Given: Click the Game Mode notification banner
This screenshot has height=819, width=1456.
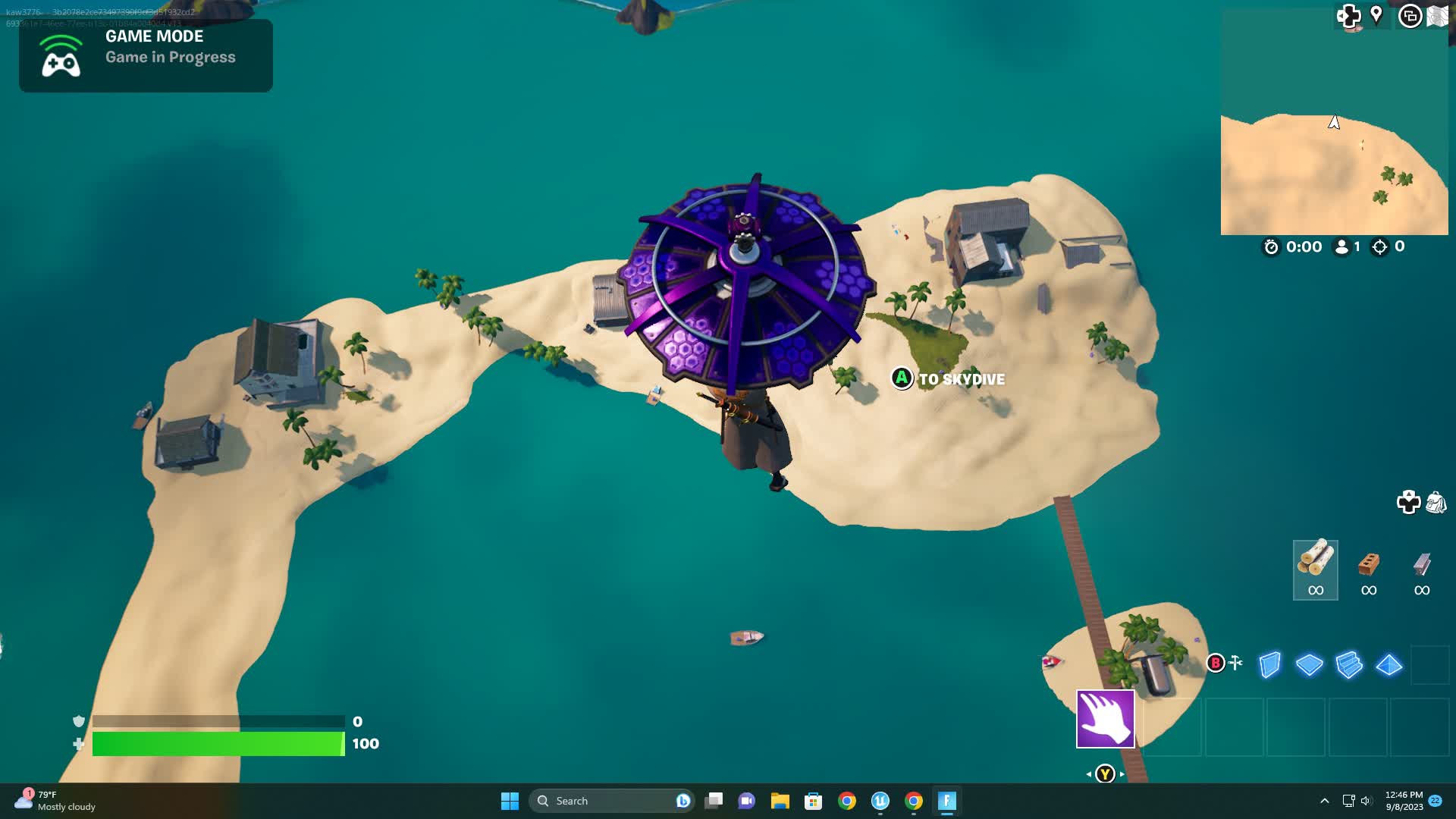Looking at the screenshot, I should coord(146,55).
